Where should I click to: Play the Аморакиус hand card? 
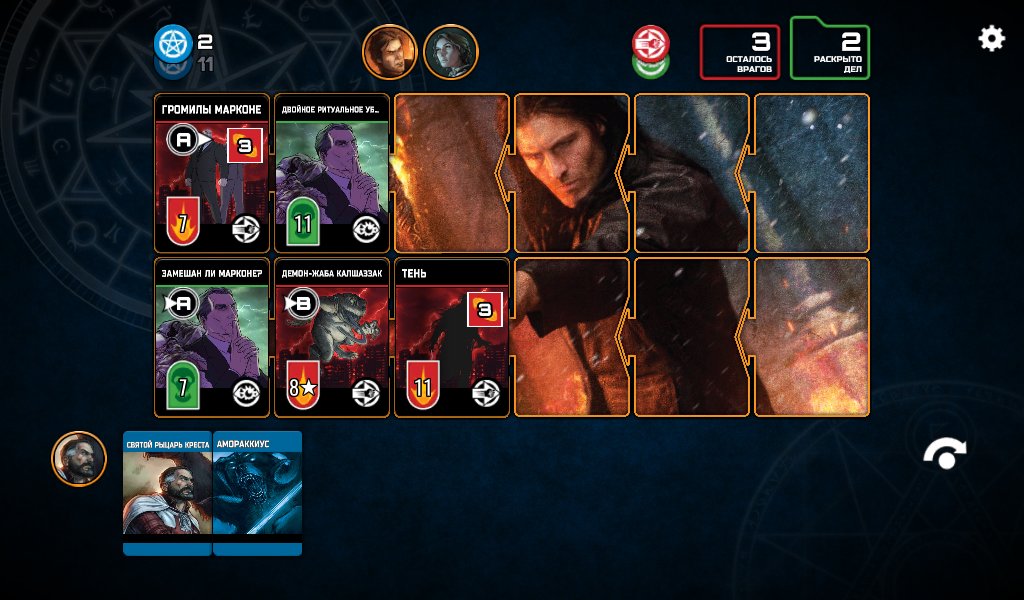tap(258, 492)
